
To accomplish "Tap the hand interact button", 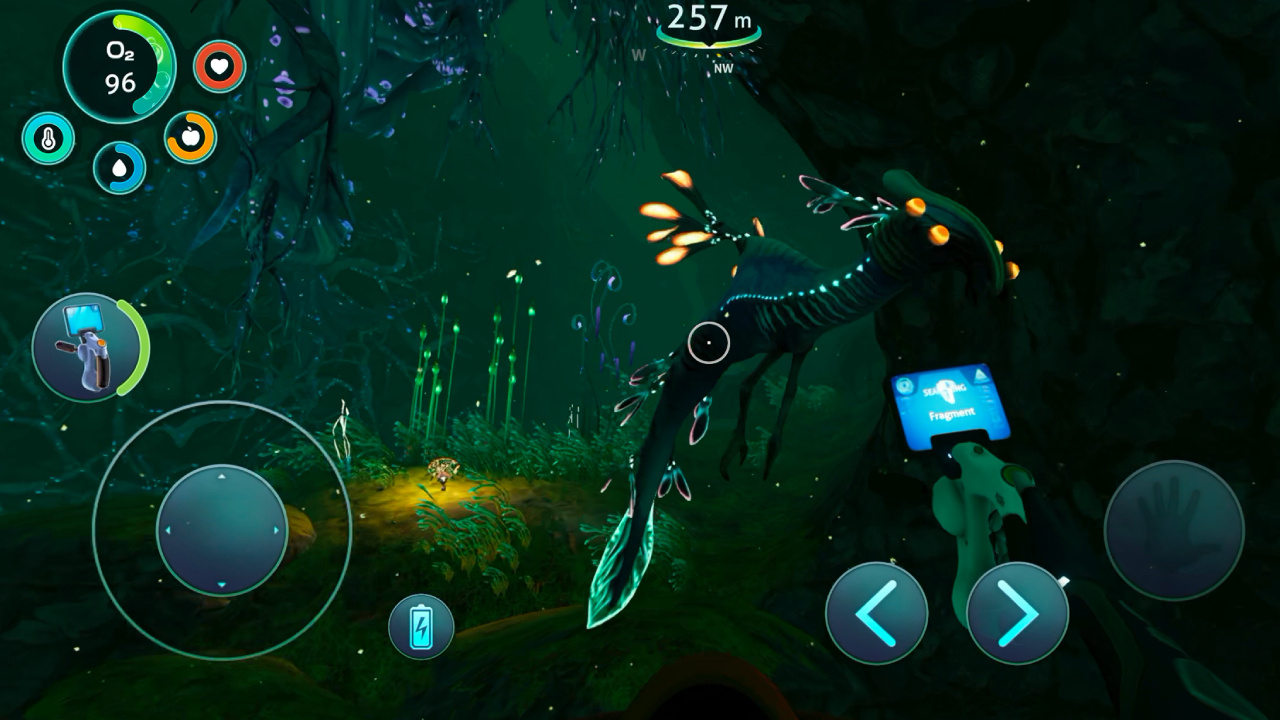I will pyautogui.click(x=1173, y=530).
